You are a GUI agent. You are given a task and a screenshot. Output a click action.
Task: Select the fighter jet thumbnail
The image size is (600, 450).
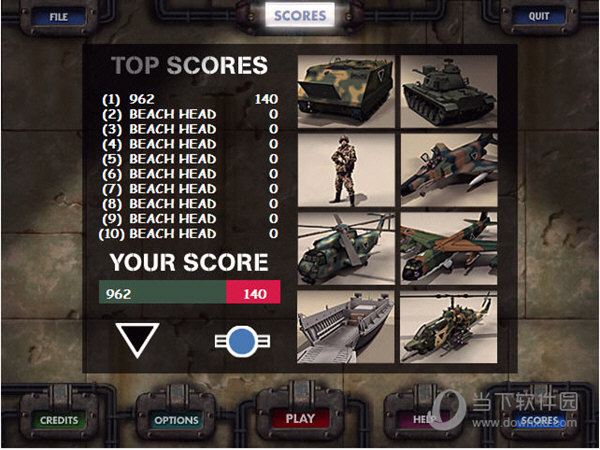click(x=448, y=169)
